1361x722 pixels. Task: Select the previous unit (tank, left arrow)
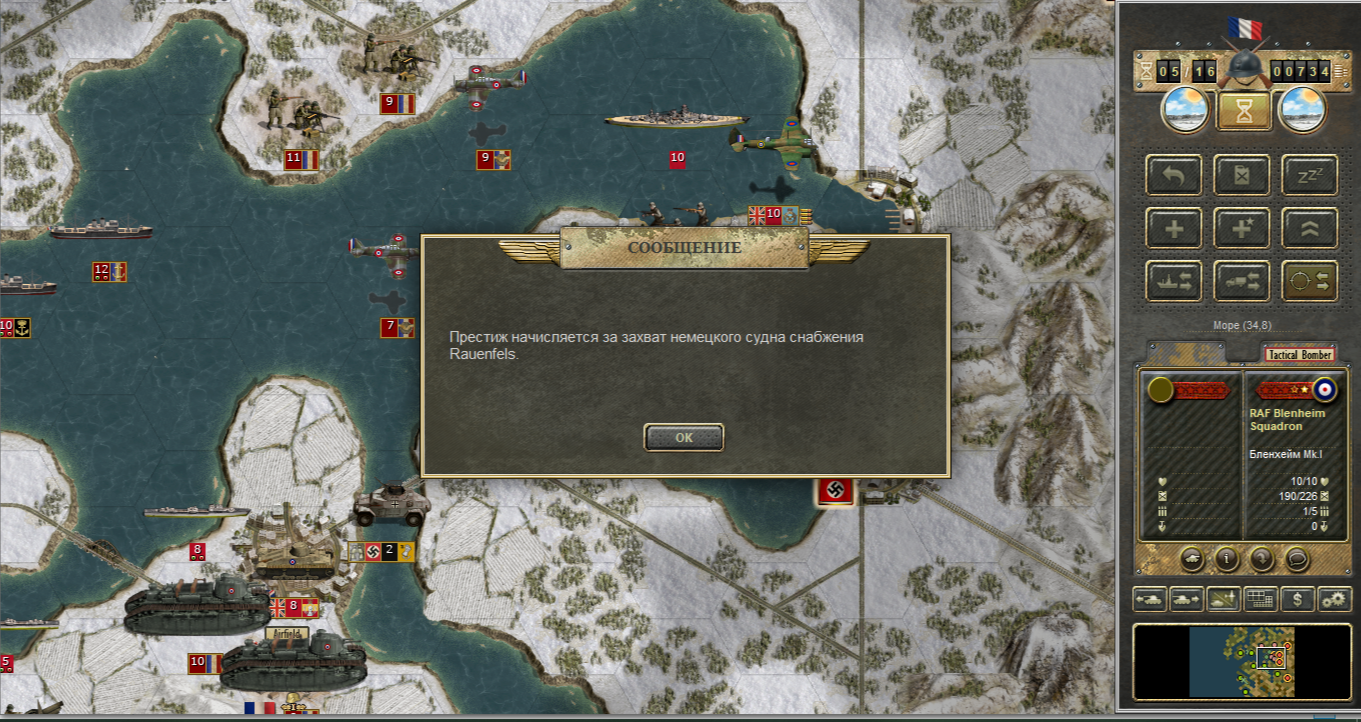(x=1150, y=599)
